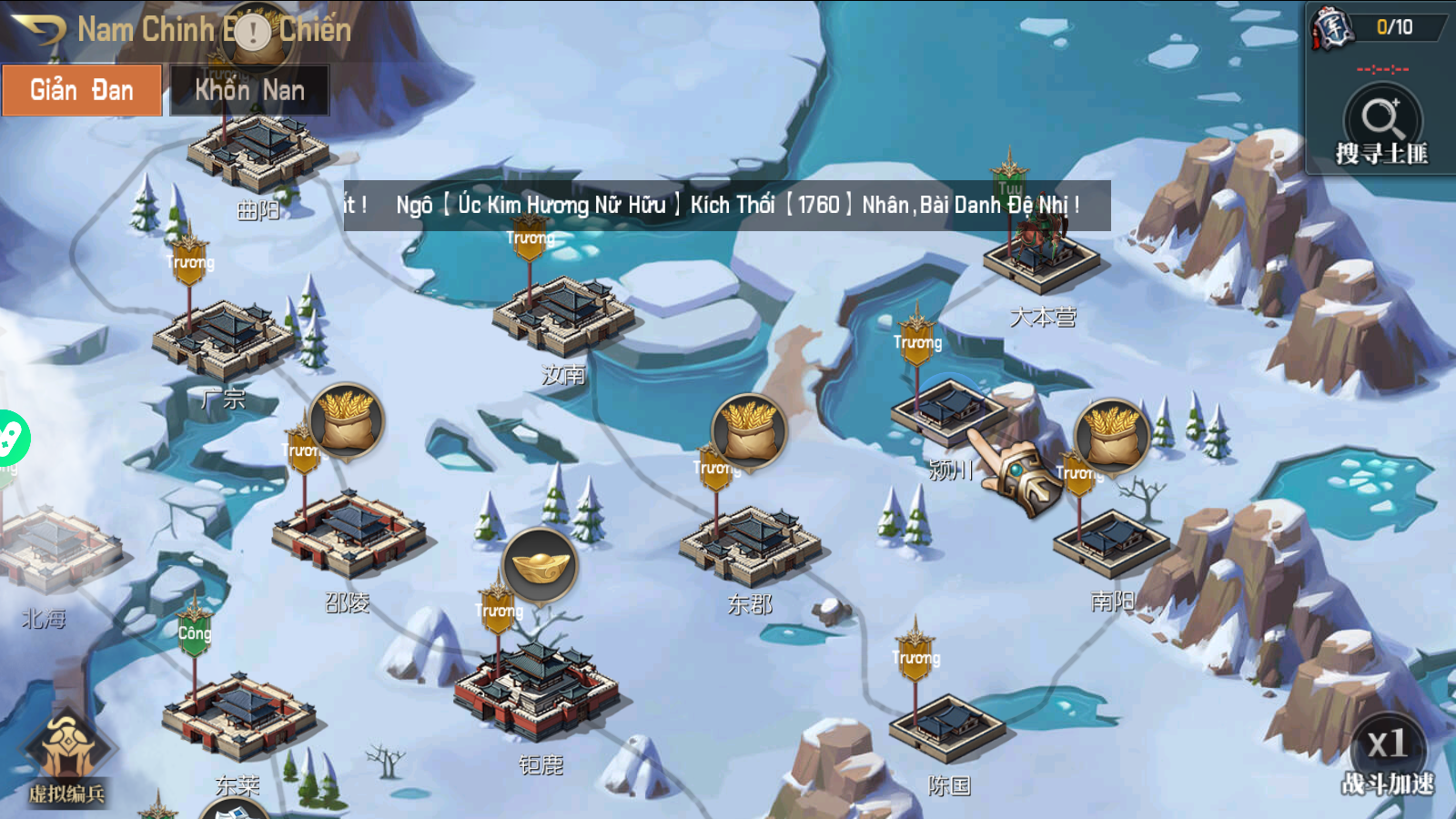
Task: Select the 陈国 city node
Action: (x=946, y=726)
